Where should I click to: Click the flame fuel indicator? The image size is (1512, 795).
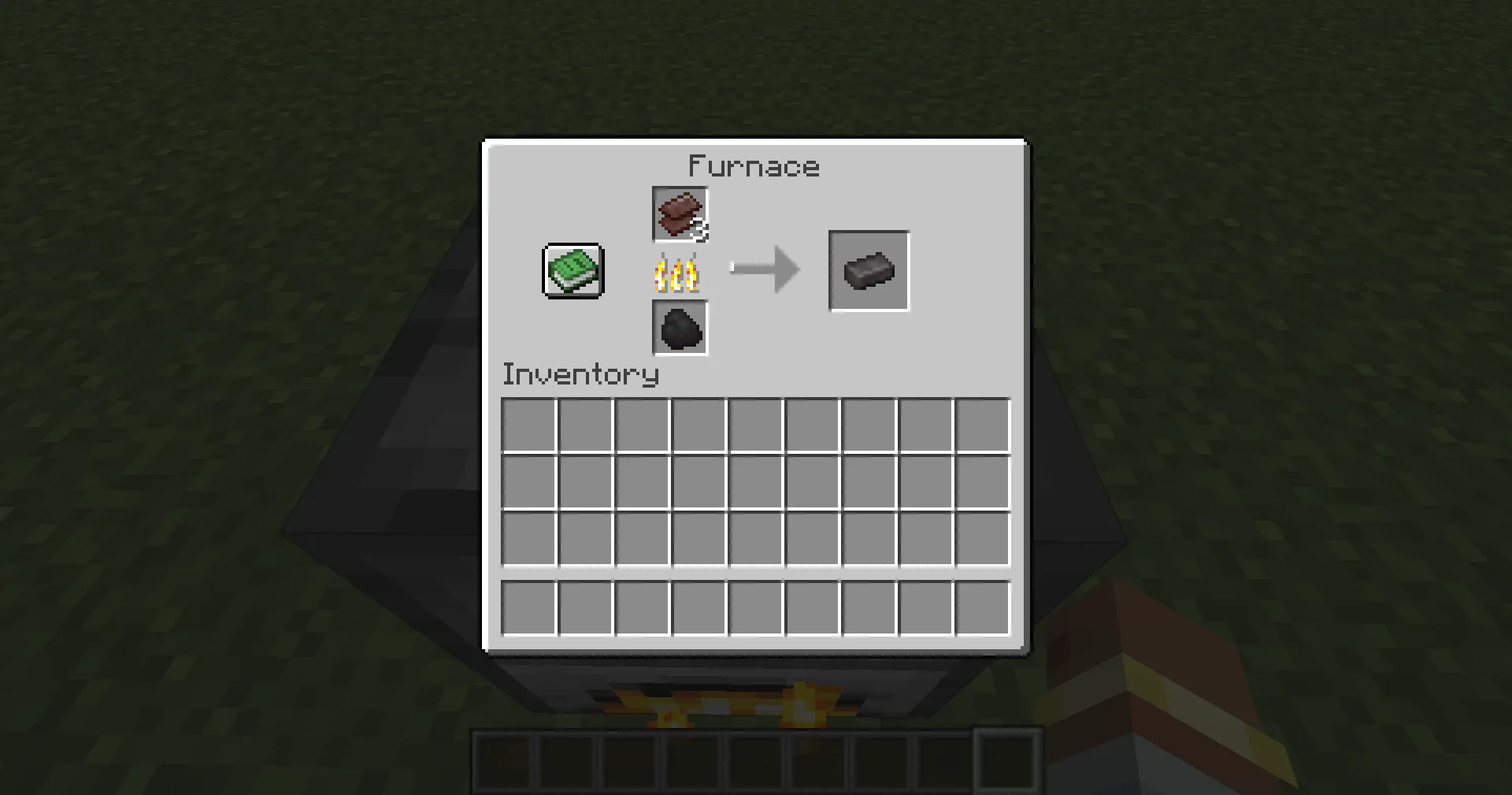[677, 272]
